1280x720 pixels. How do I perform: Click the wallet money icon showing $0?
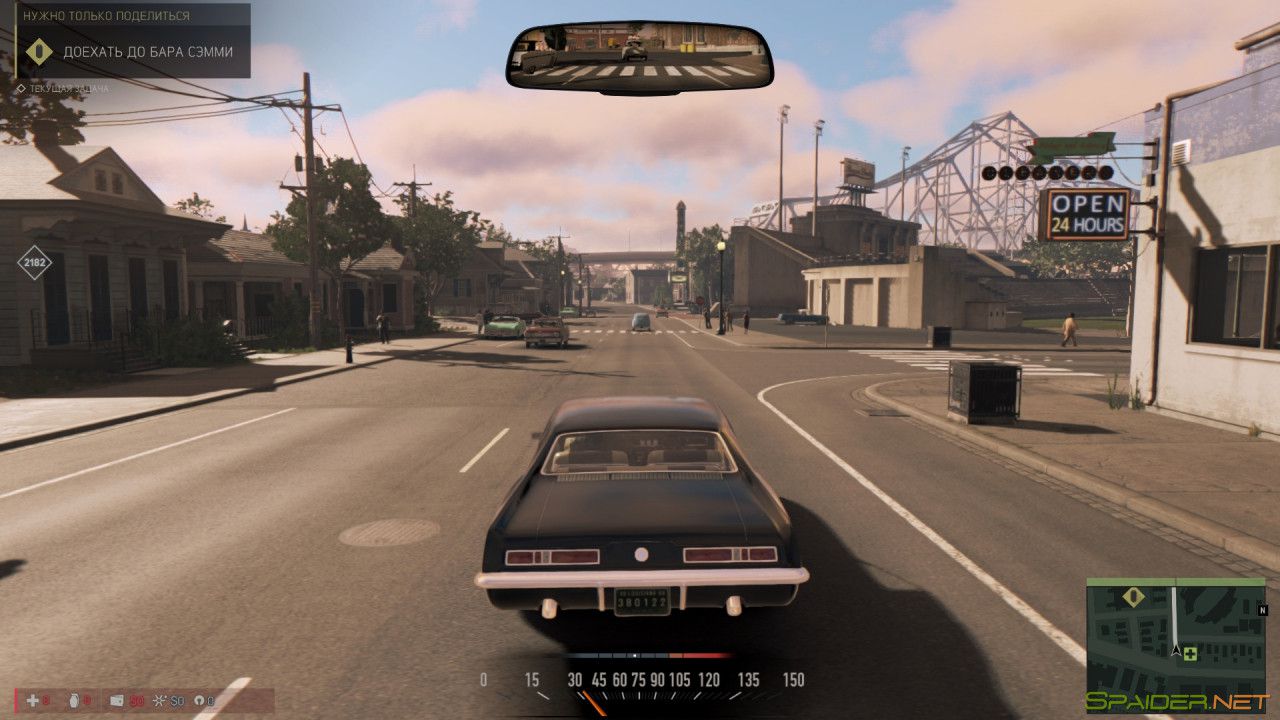(x=117, y=700)
